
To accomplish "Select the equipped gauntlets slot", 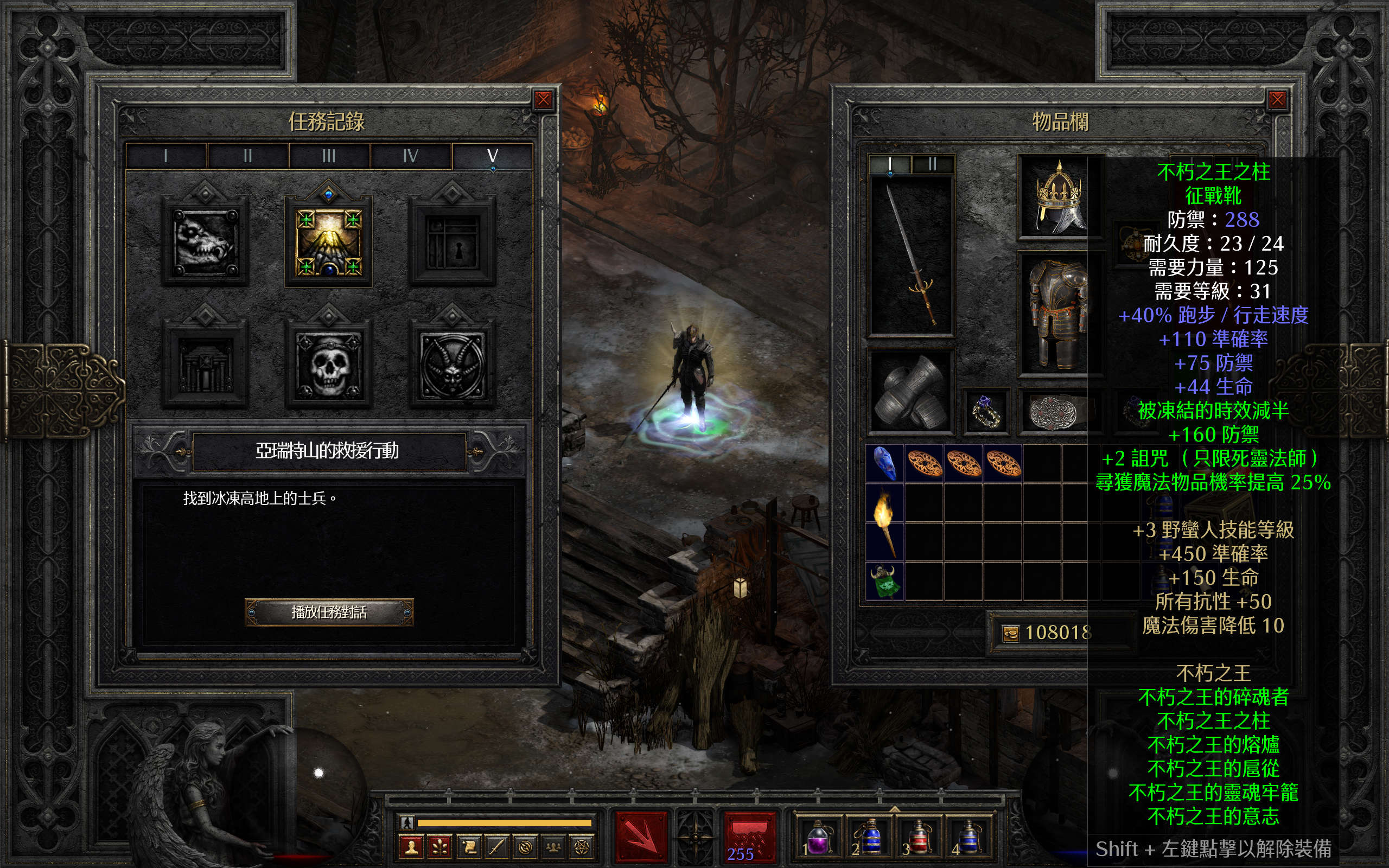I will (911, 391).
